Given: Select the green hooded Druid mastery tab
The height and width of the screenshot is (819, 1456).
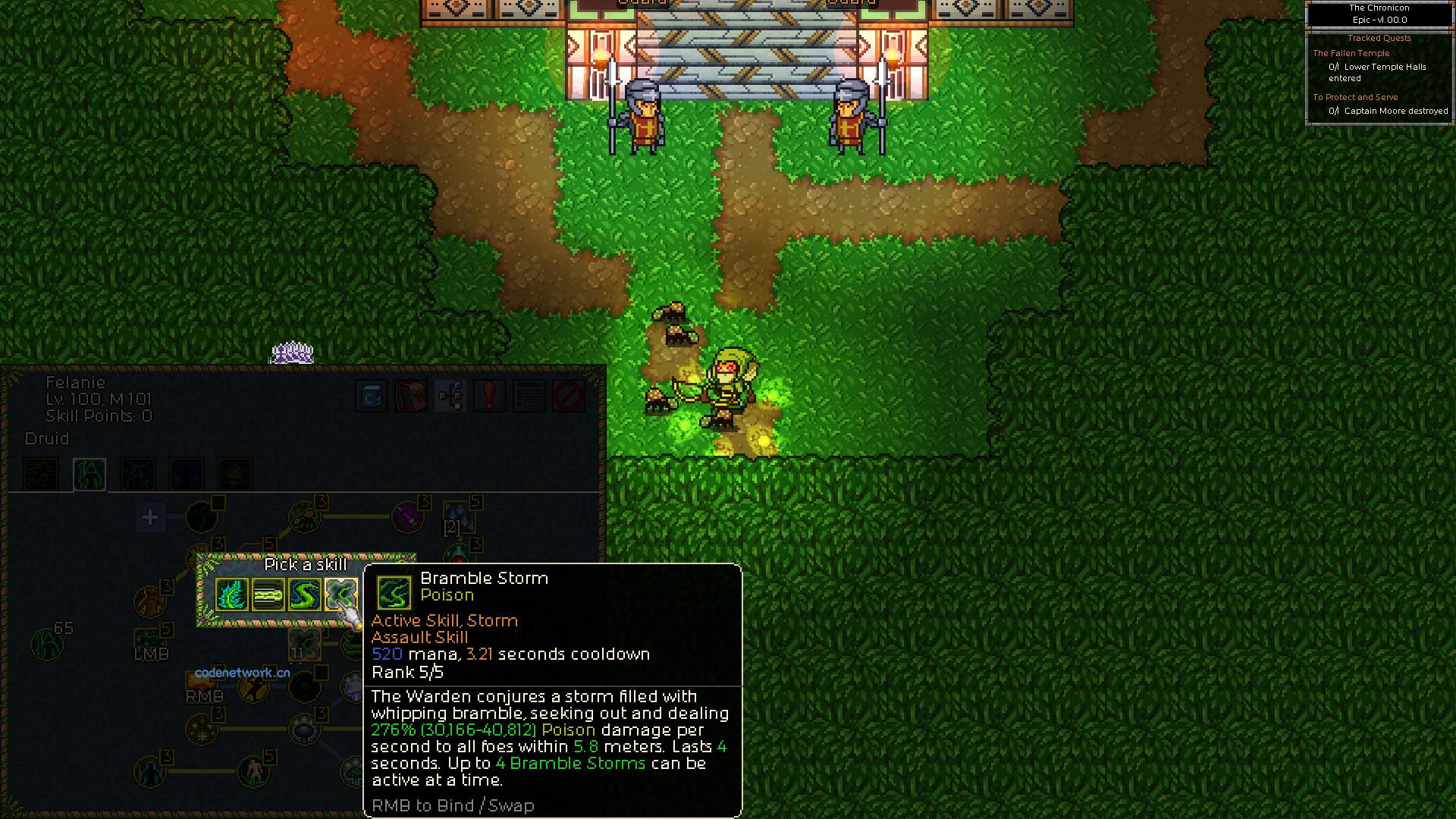Looking at the screenshot, I should (89, 474).
